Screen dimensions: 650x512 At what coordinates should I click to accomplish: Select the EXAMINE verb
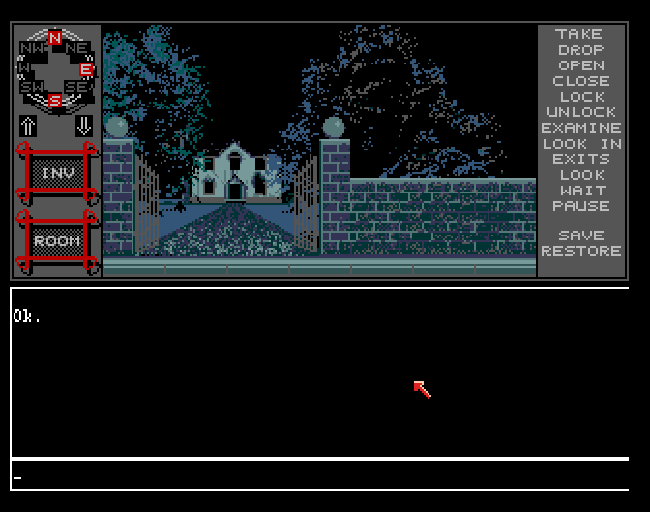(x=581, y=128)
